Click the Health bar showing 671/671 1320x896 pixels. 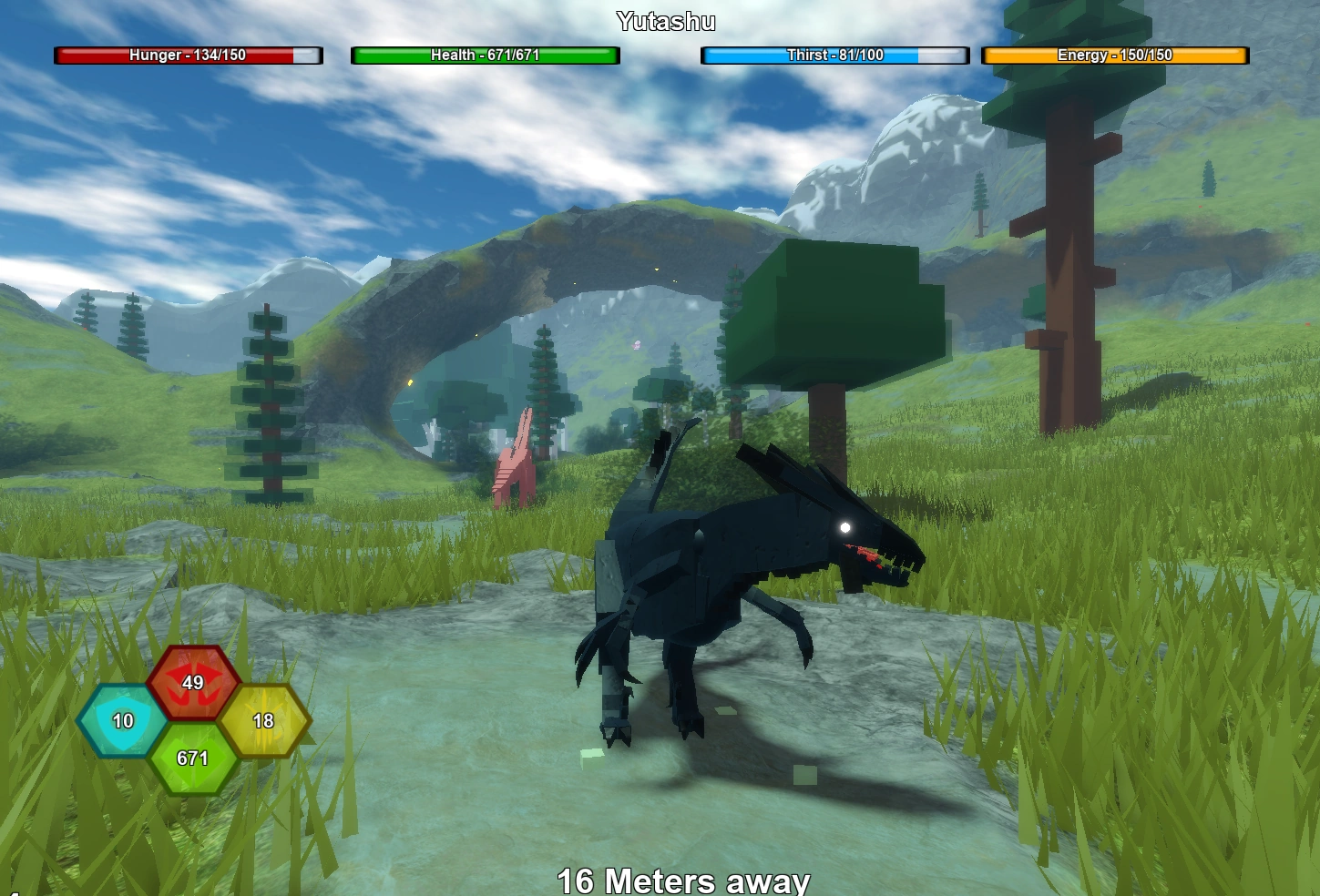(485, 55)
